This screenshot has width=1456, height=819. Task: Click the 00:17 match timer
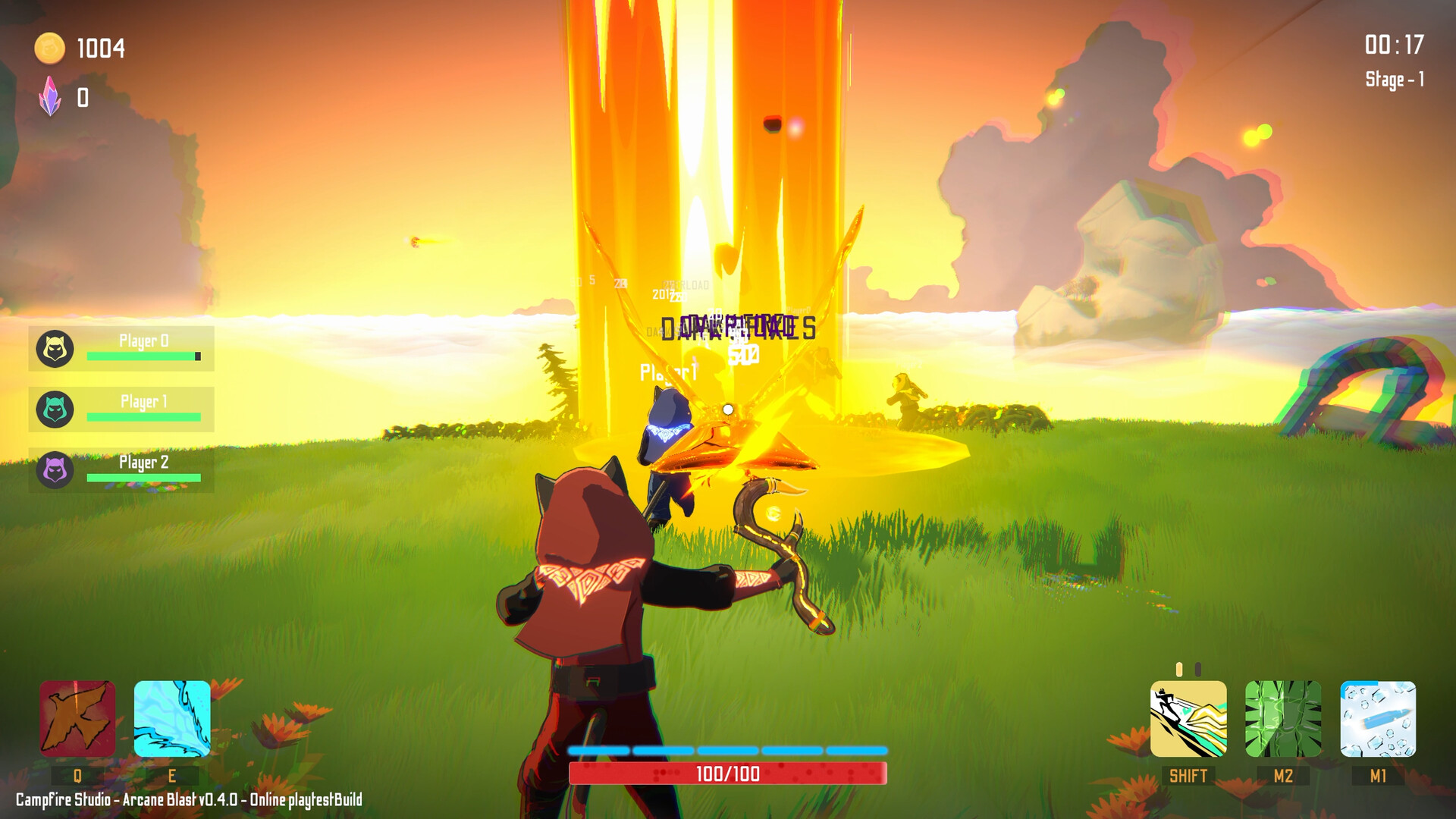click(x=1396, y=45)
